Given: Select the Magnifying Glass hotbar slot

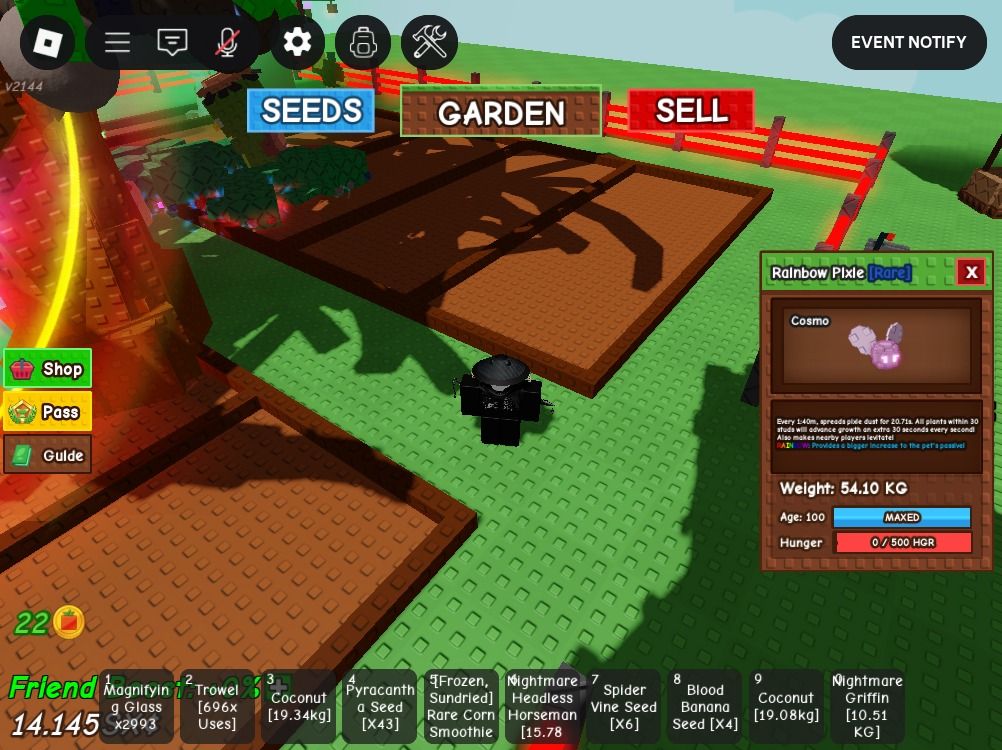Looking at the screenshot, I should click(136, 706).
